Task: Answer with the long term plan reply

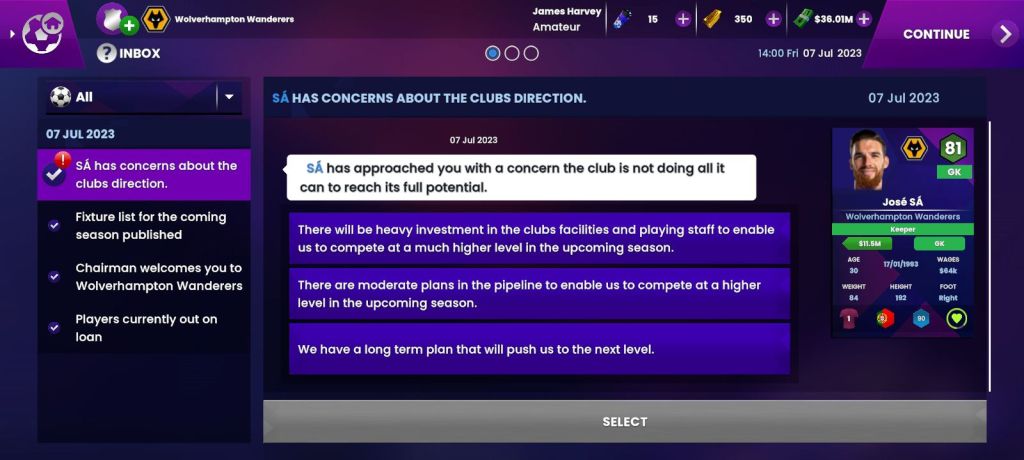Action: coord(540,349)
